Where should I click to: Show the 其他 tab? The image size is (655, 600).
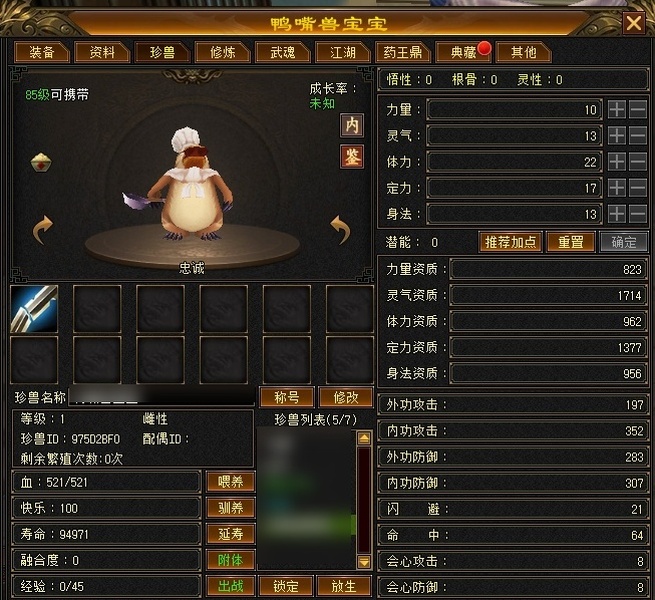[x=523, y=52]
